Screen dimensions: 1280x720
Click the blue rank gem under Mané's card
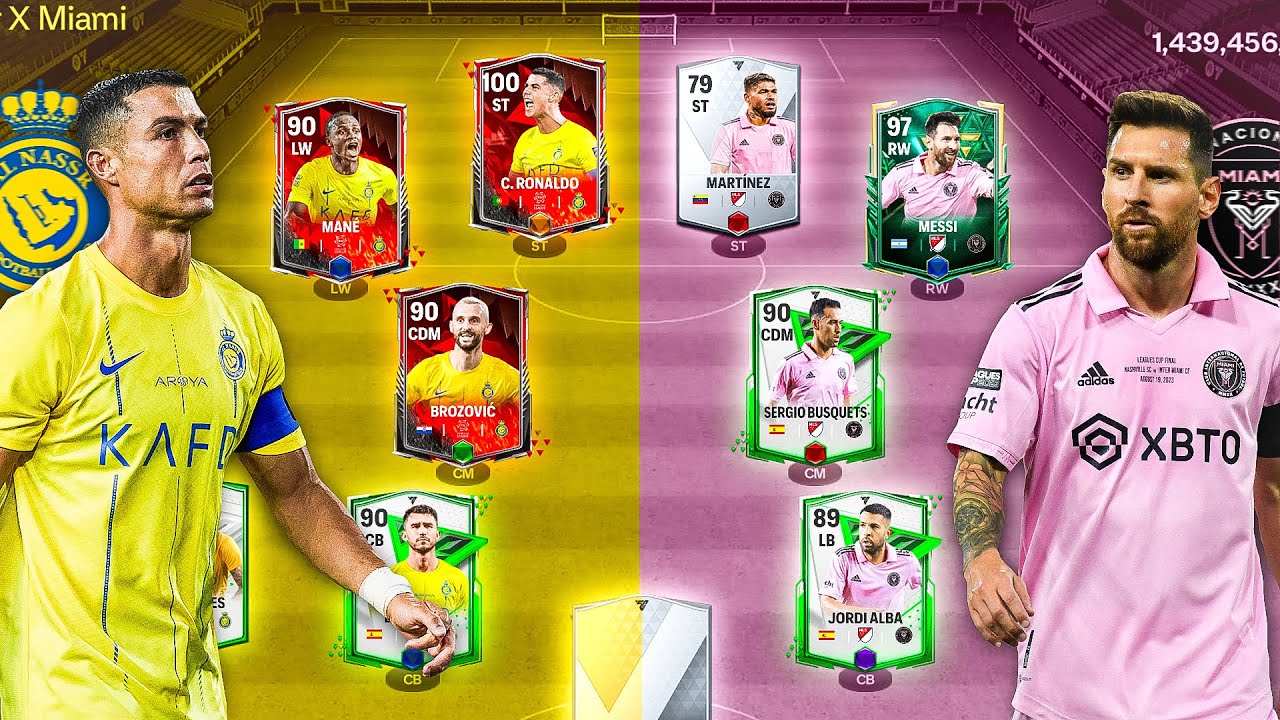[x=340, y=268]
